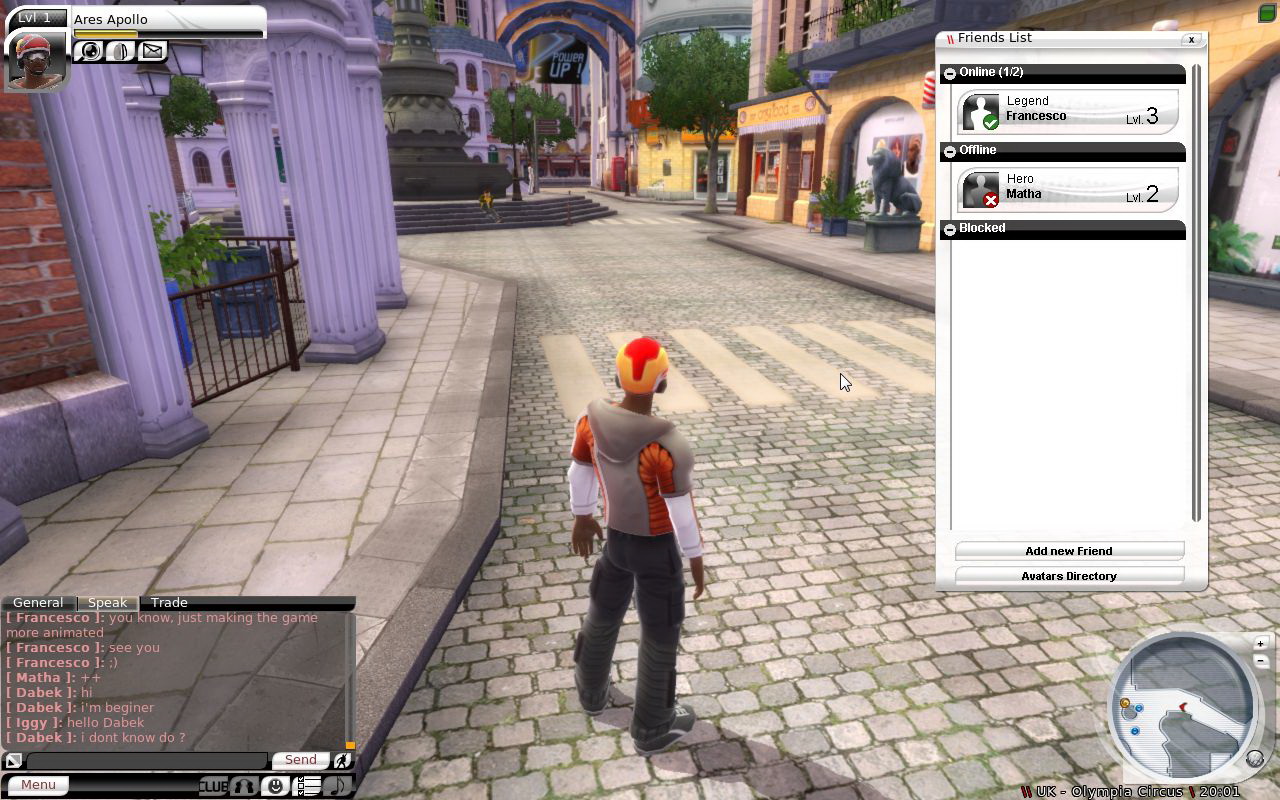1280x800 pixels.
Task: Send the chat message
Action: [x=300, y=760]
